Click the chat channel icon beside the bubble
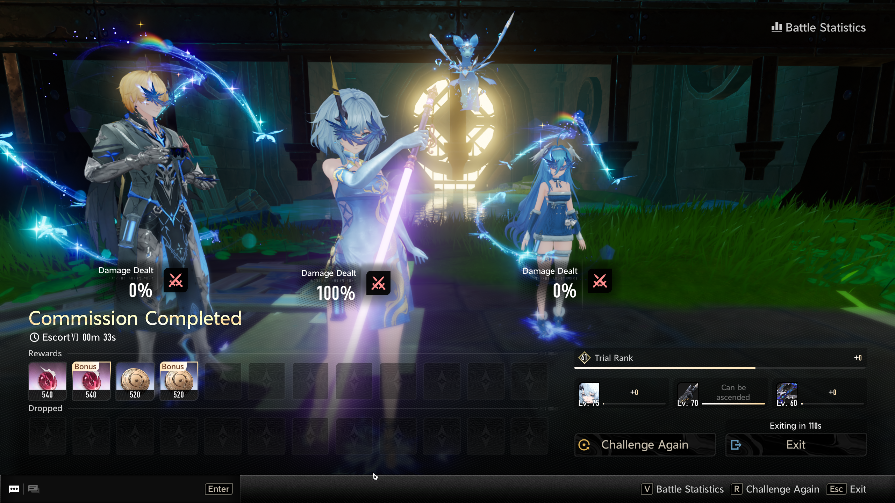The width and height of the screenshot is (895, 503). [34, 489]
